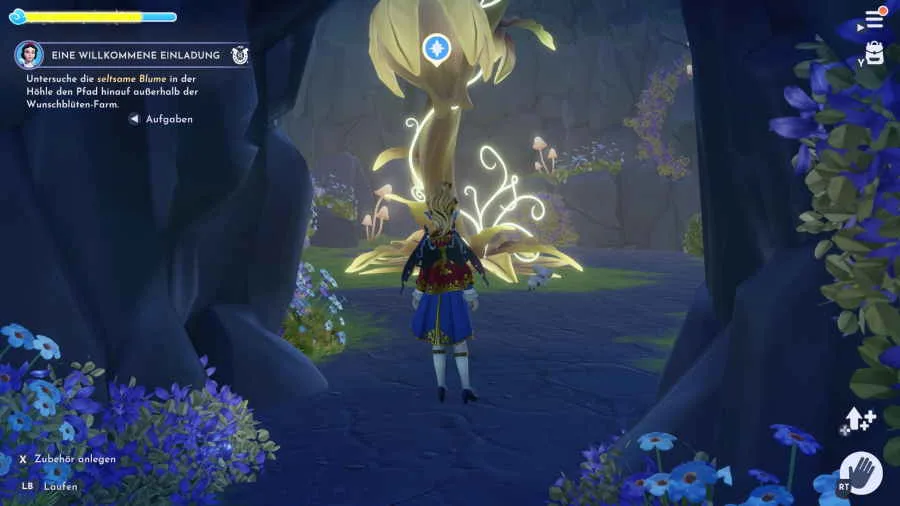The image size is (900, 506).
Task: Click the horseshoe emblem on the quest banner
Action: (x=240, y=55)
